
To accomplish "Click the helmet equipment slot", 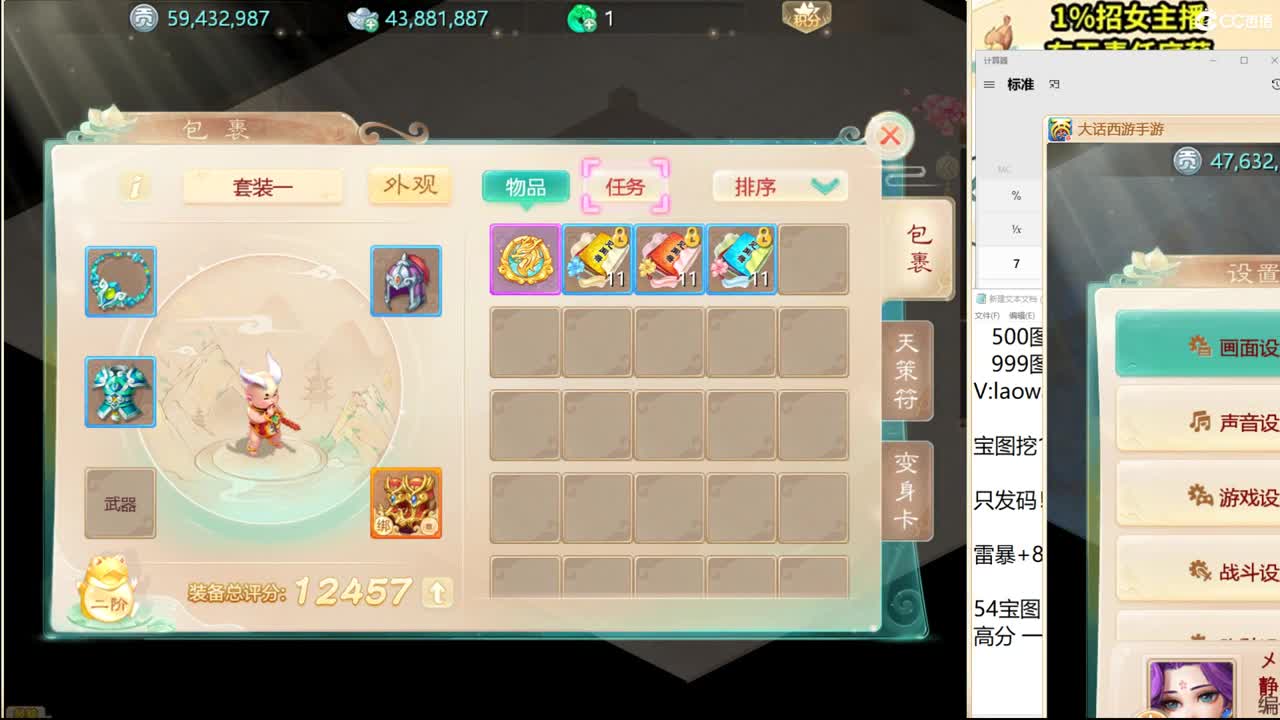I will coord(405,281).
